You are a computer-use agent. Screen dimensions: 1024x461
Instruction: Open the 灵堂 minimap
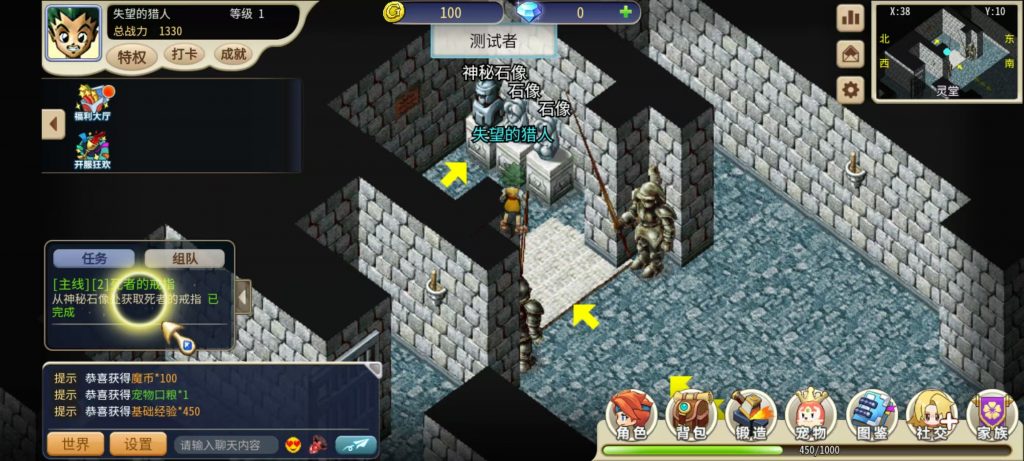(946, 52)
